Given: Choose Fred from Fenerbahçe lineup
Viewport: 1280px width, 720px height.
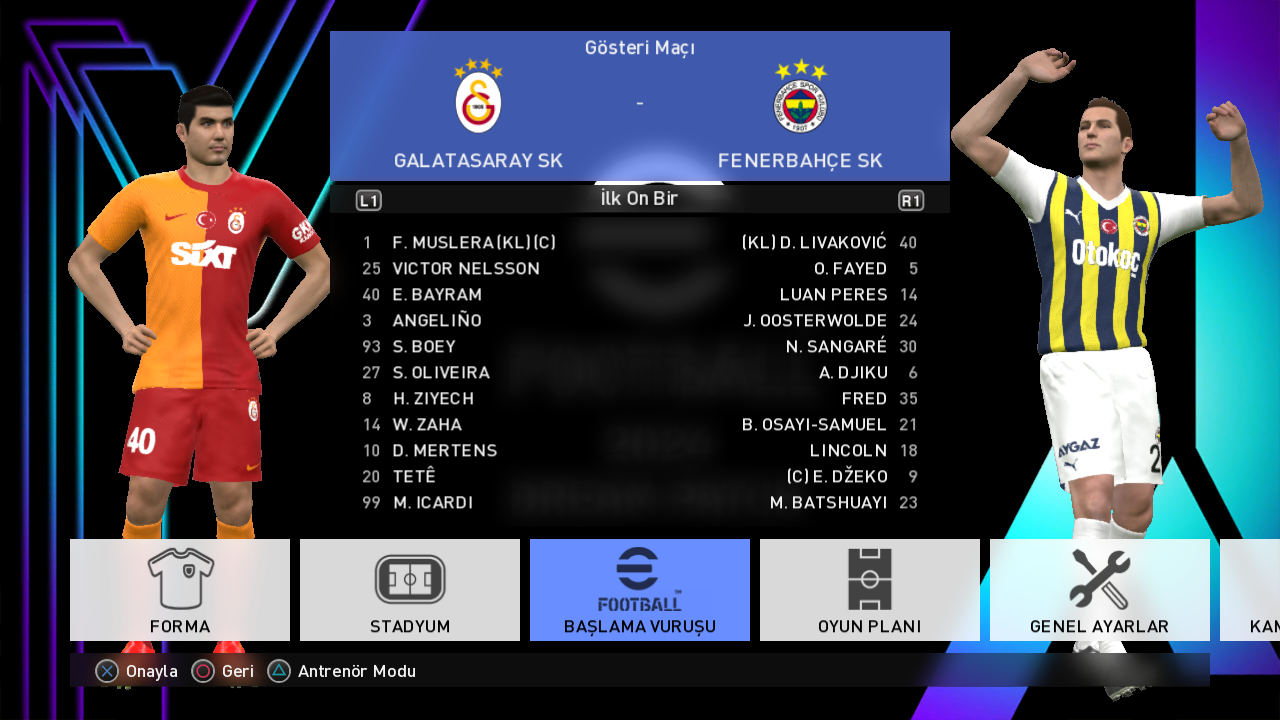Looking at the screenshot, I should tap(864, 399).
